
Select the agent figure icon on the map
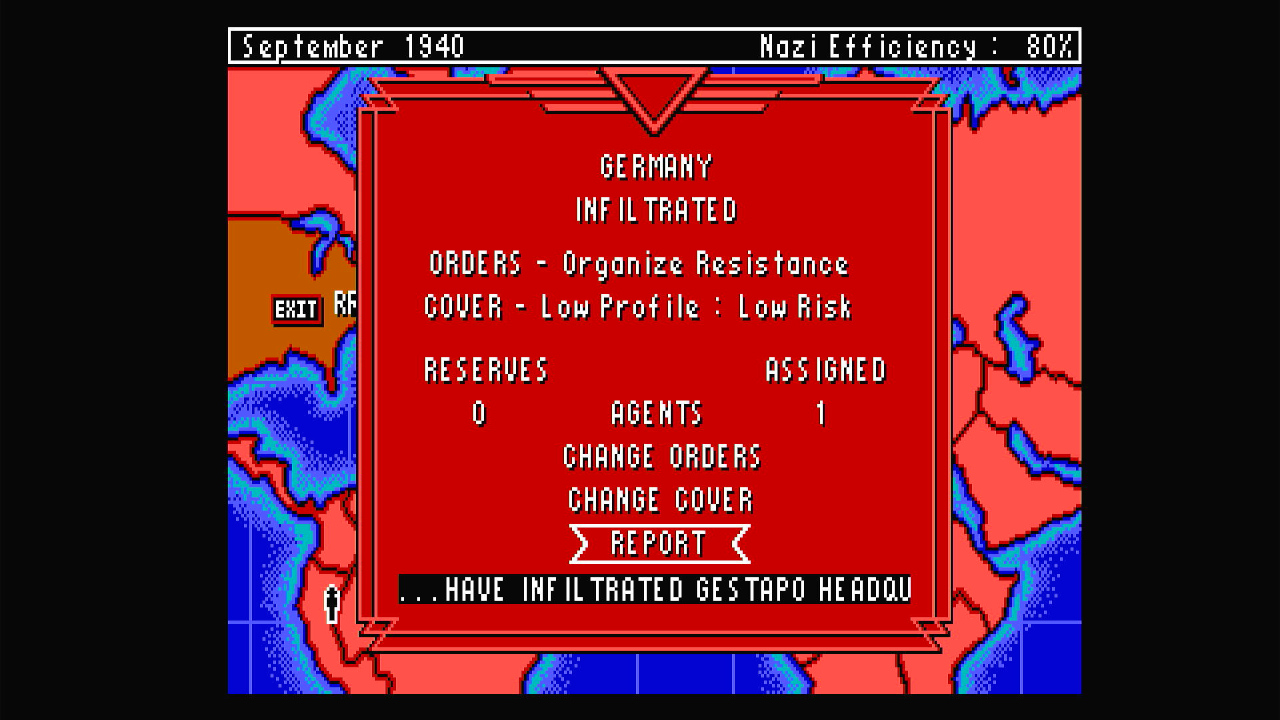(332, 604)
